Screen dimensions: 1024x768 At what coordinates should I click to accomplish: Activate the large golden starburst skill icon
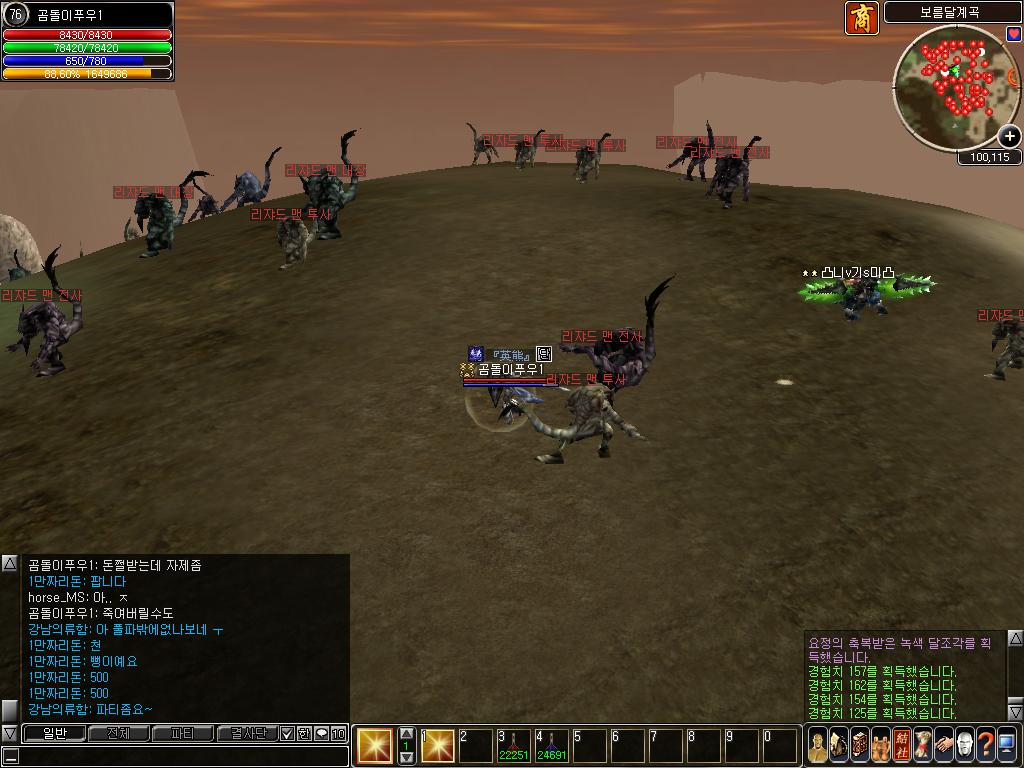pyautogui.click(x=375, y=746)
